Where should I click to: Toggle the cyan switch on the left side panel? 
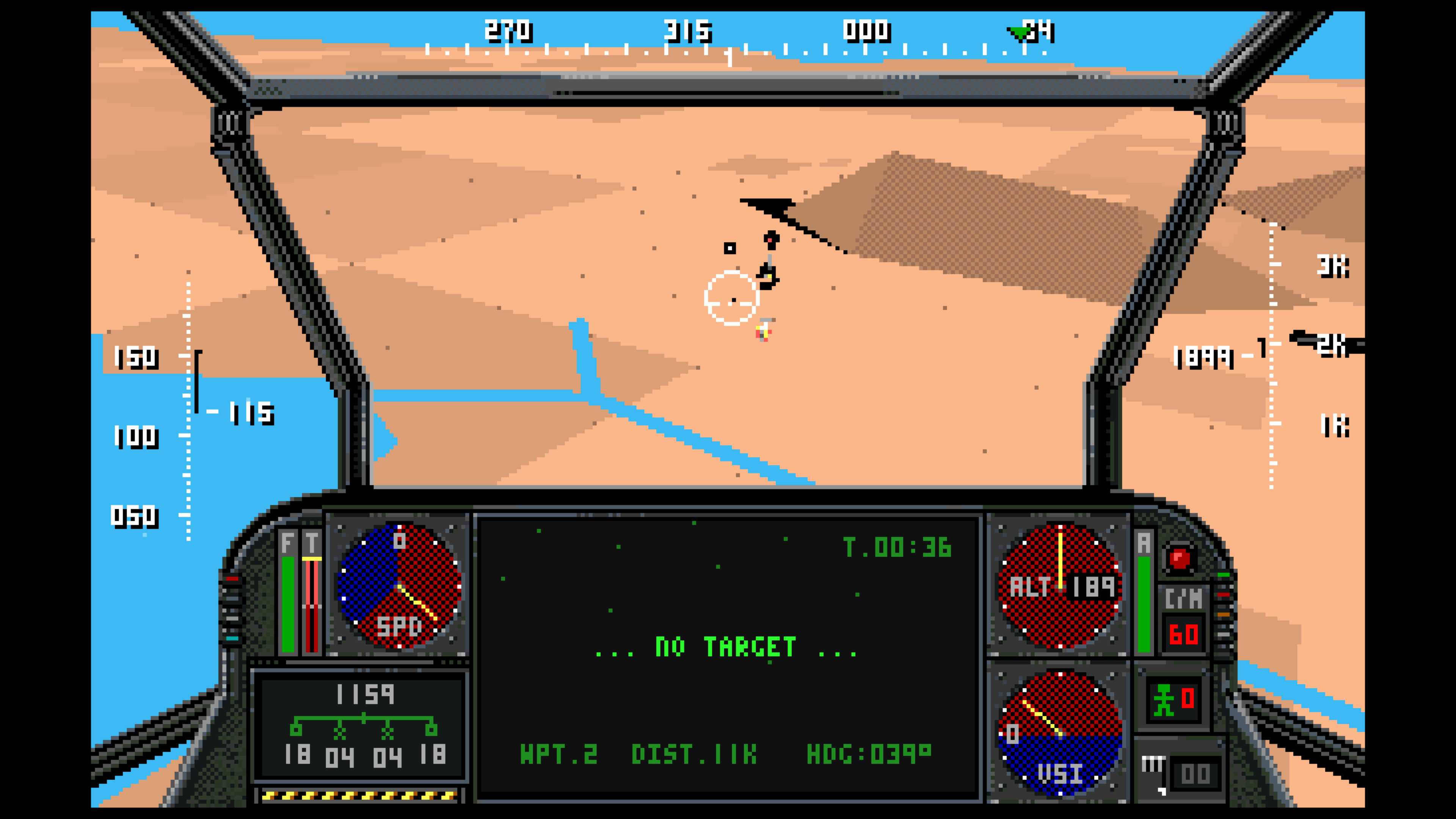click(x=232, y=639)
